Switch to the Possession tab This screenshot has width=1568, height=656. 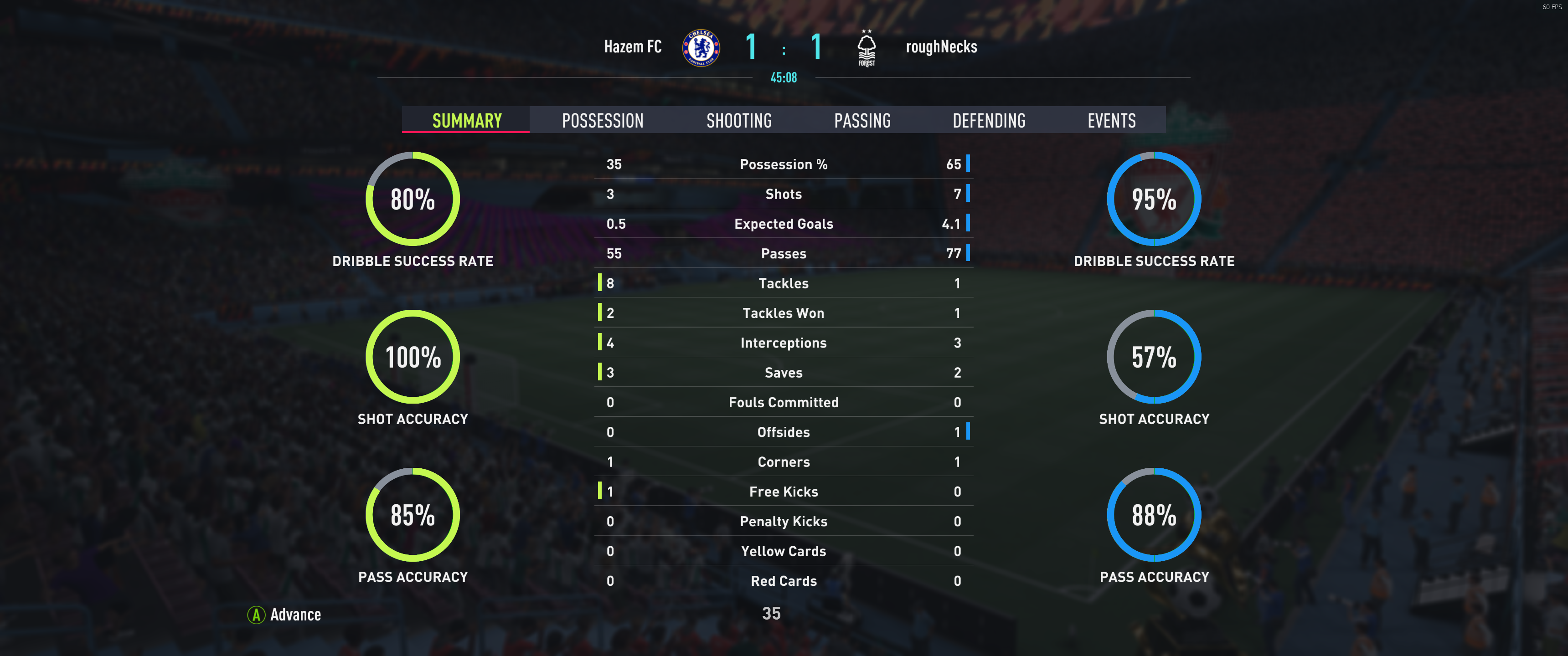pos(602,120)
